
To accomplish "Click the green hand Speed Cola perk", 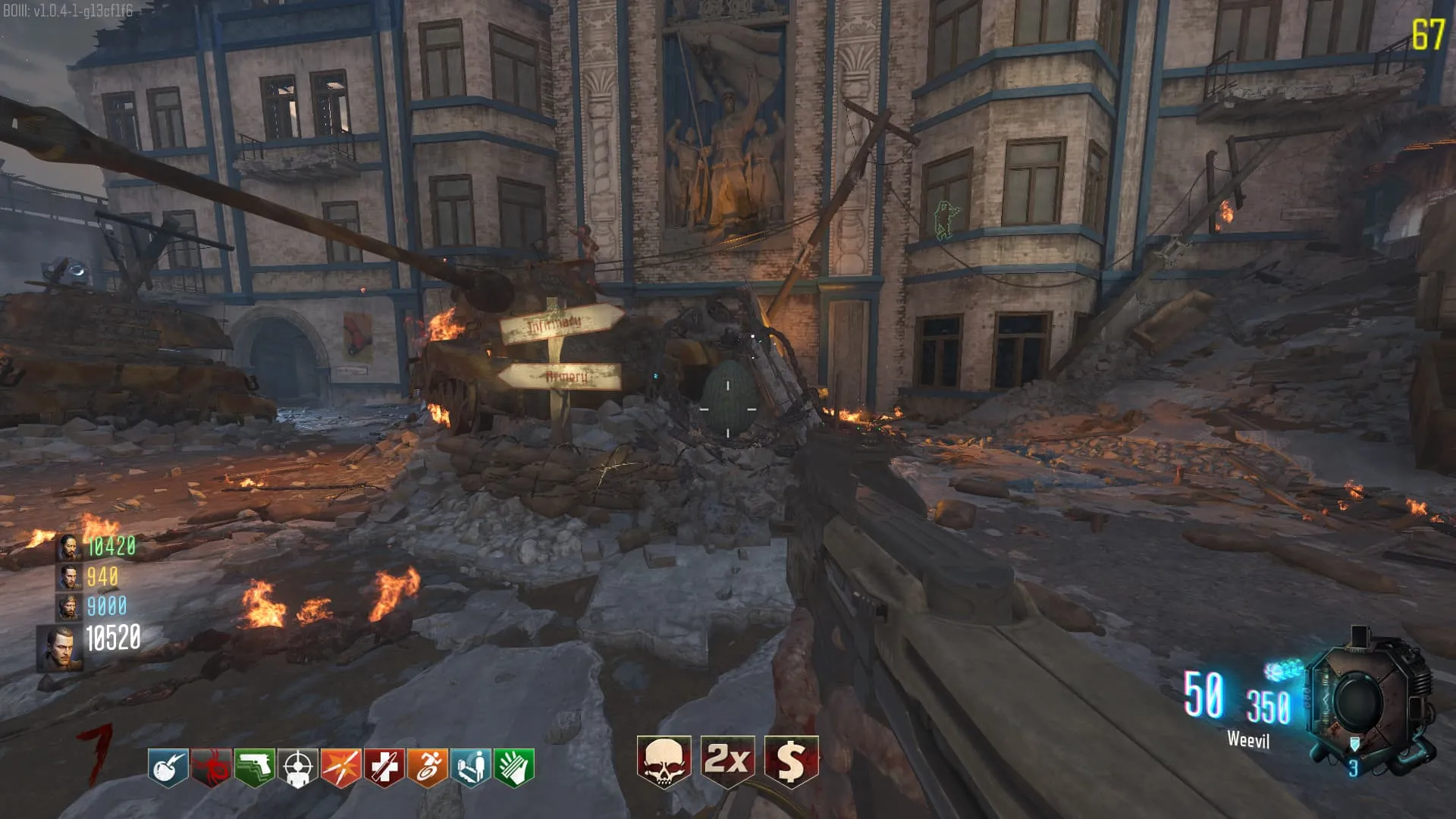I will pyautogui.click(x=513, y=767).
